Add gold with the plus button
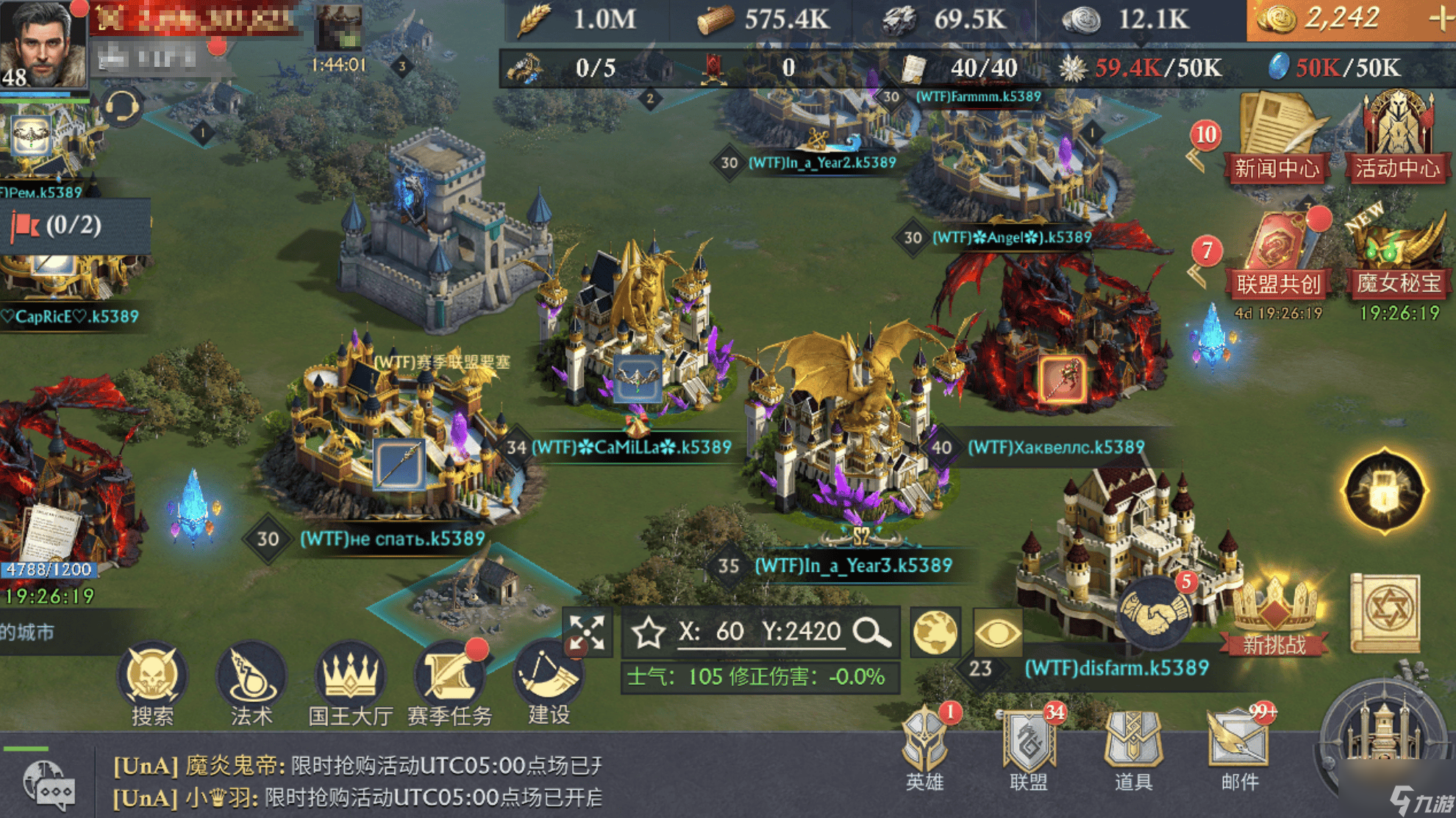The height and width of the screenshot is (818, 1456). [1440, 19]
